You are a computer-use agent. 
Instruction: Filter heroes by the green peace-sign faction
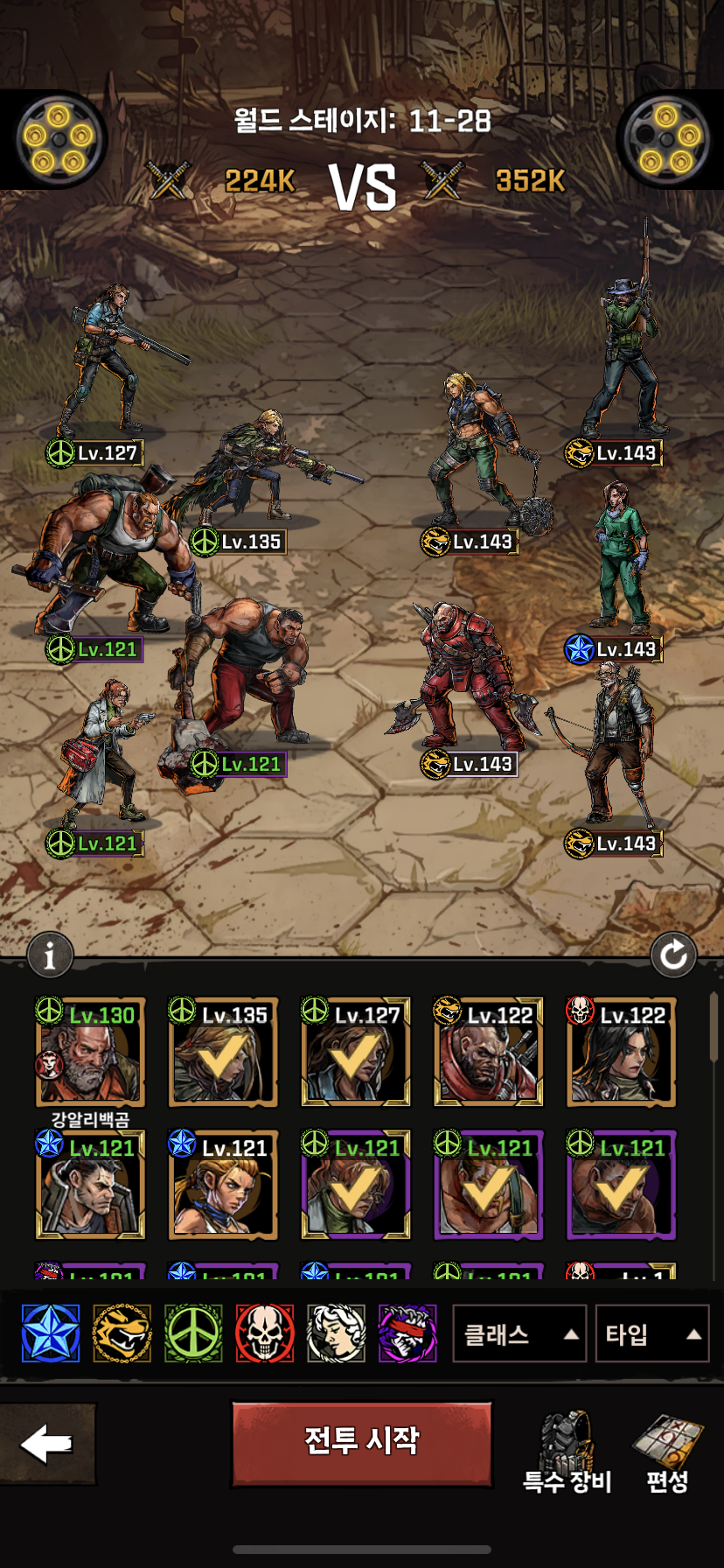[193, 1333]
